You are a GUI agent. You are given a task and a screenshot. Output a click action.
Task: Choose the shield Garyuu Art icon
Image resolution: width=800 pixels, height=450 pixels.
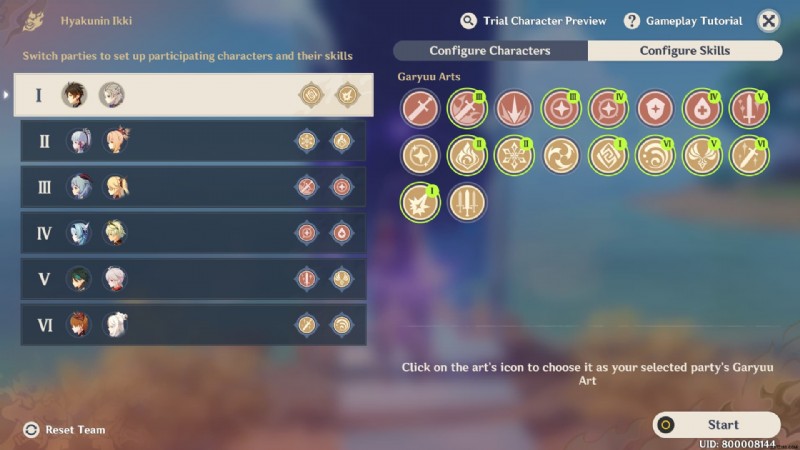point(655,109)
